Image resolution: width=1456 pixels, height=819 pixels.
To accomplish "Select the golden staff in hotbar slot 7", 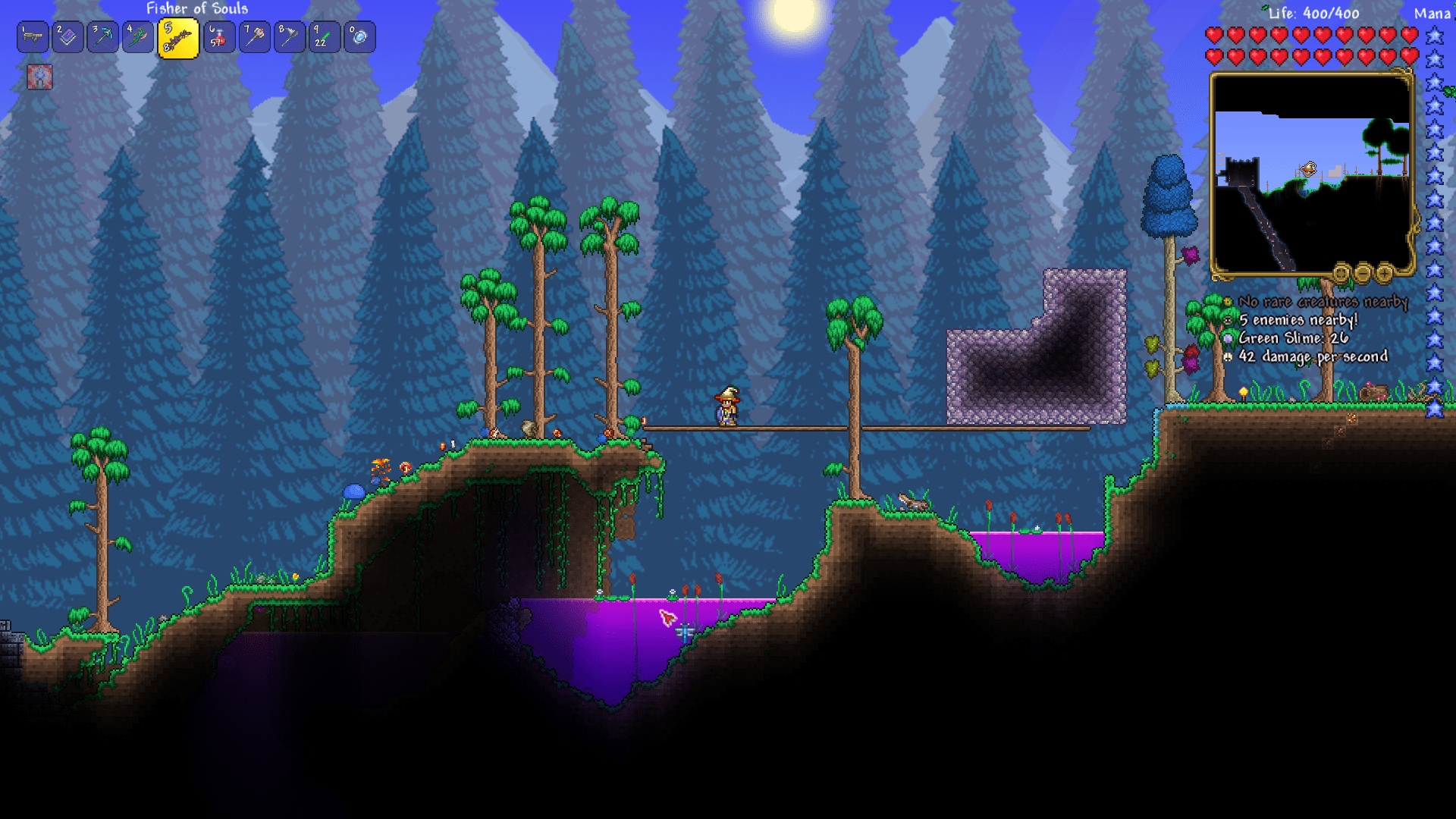I will pos(253,36).
